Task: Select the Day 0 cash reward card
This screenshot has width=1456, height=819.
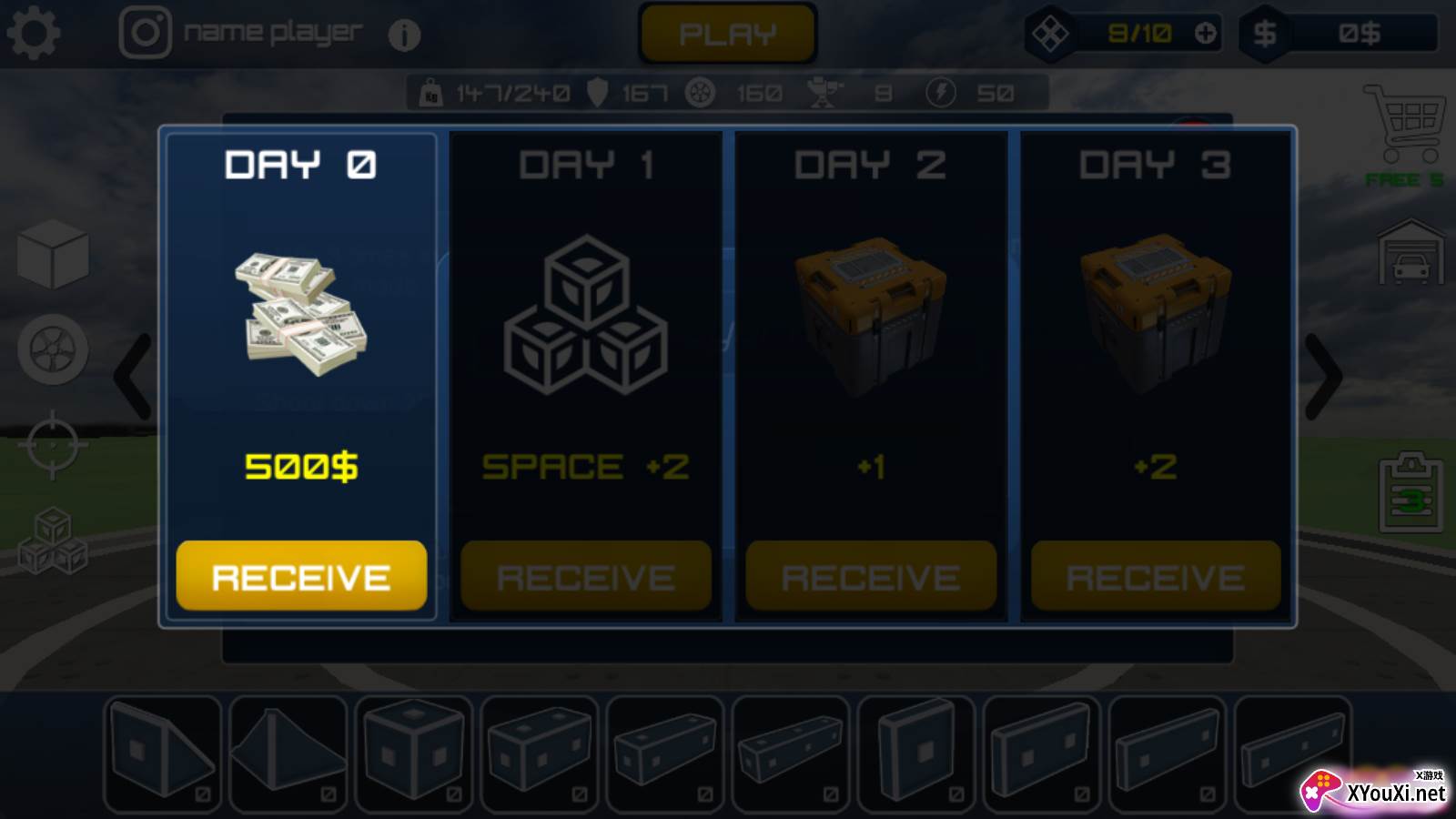Action: 301,328
